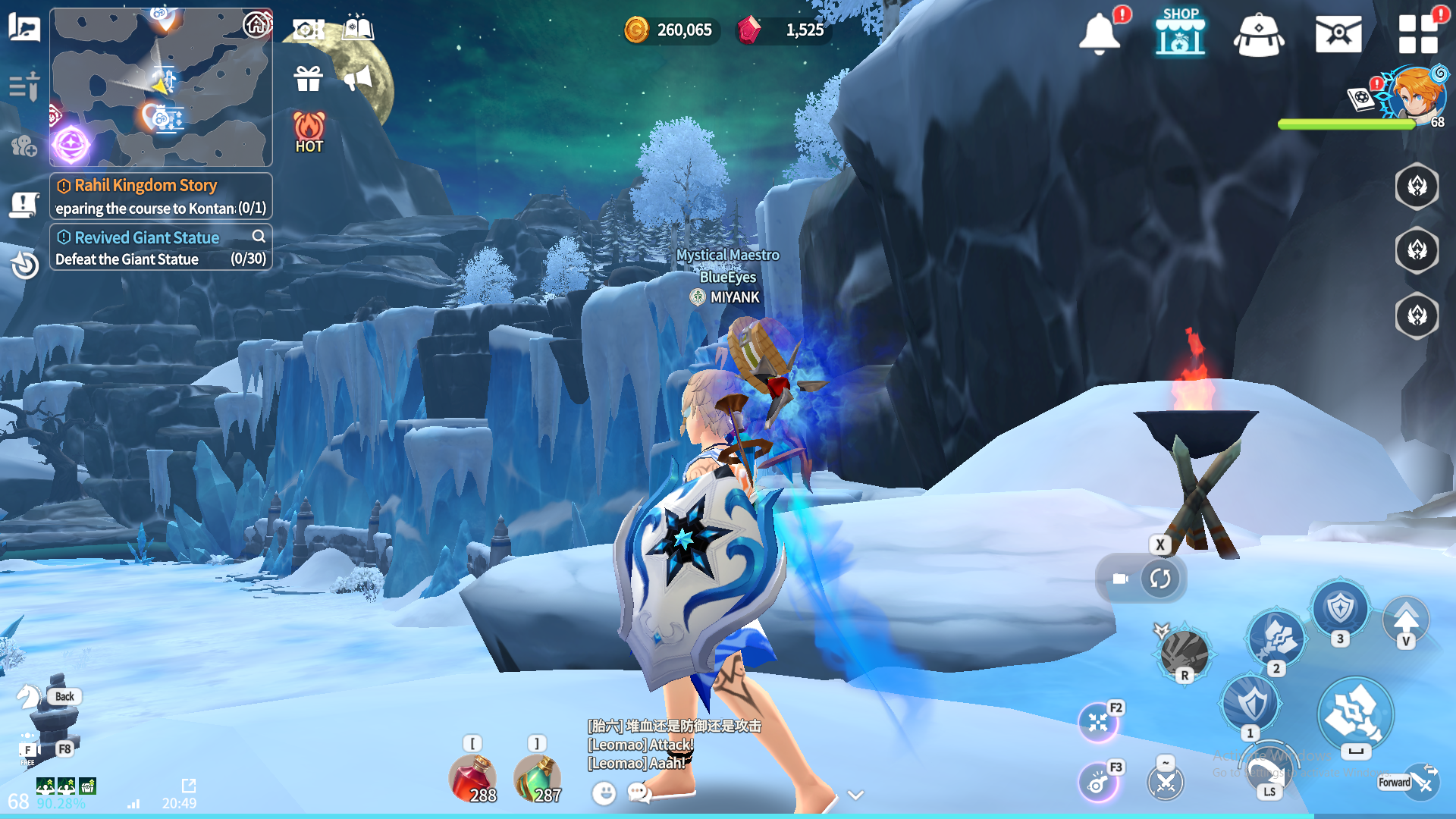Open the four-square main menu grid
The width and height of the screenshot is (1456, 819).
tap(1418, 34)
